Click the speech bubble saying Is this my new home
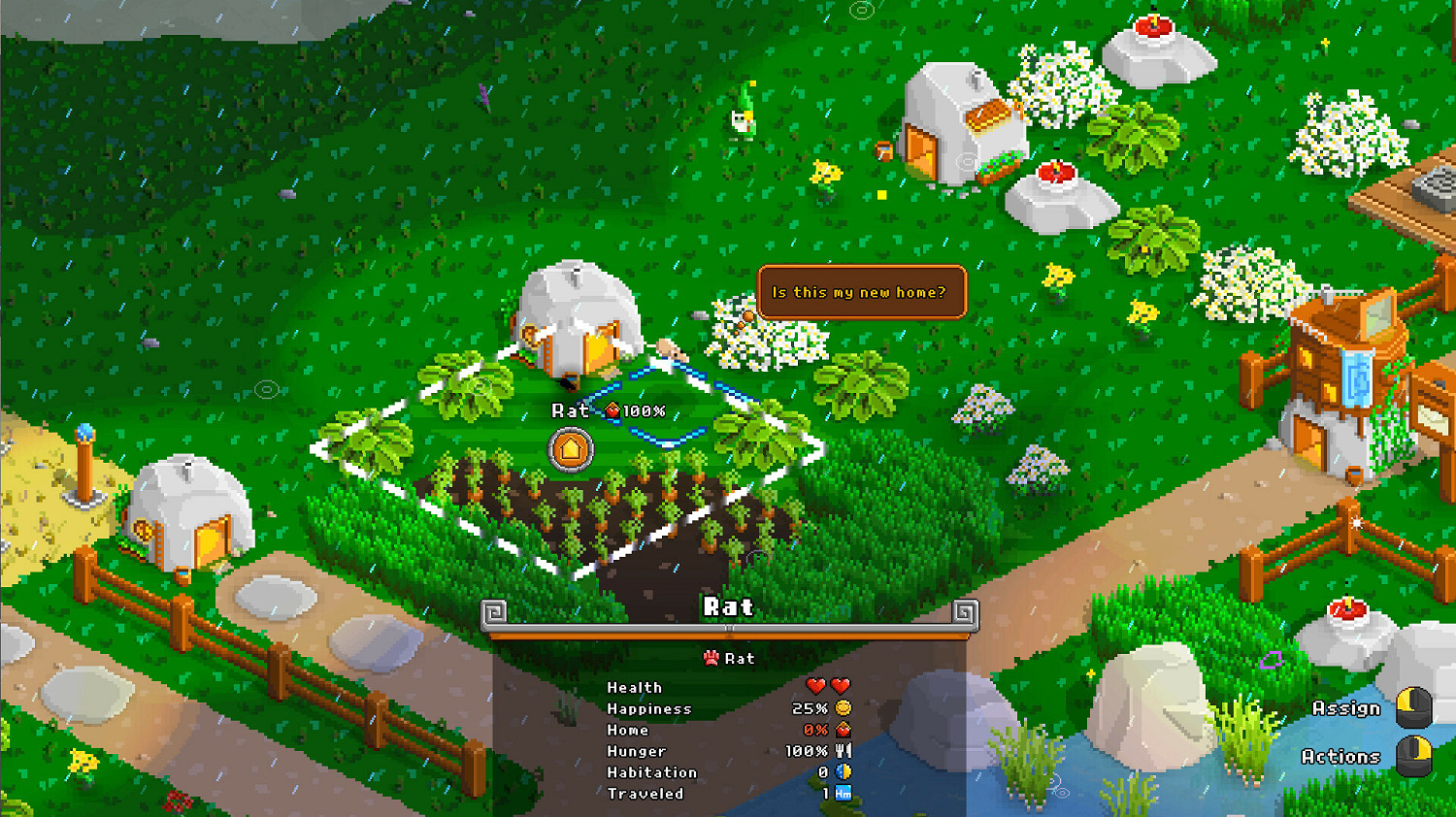Viewport: 1456px width, 817px height. 862,291
